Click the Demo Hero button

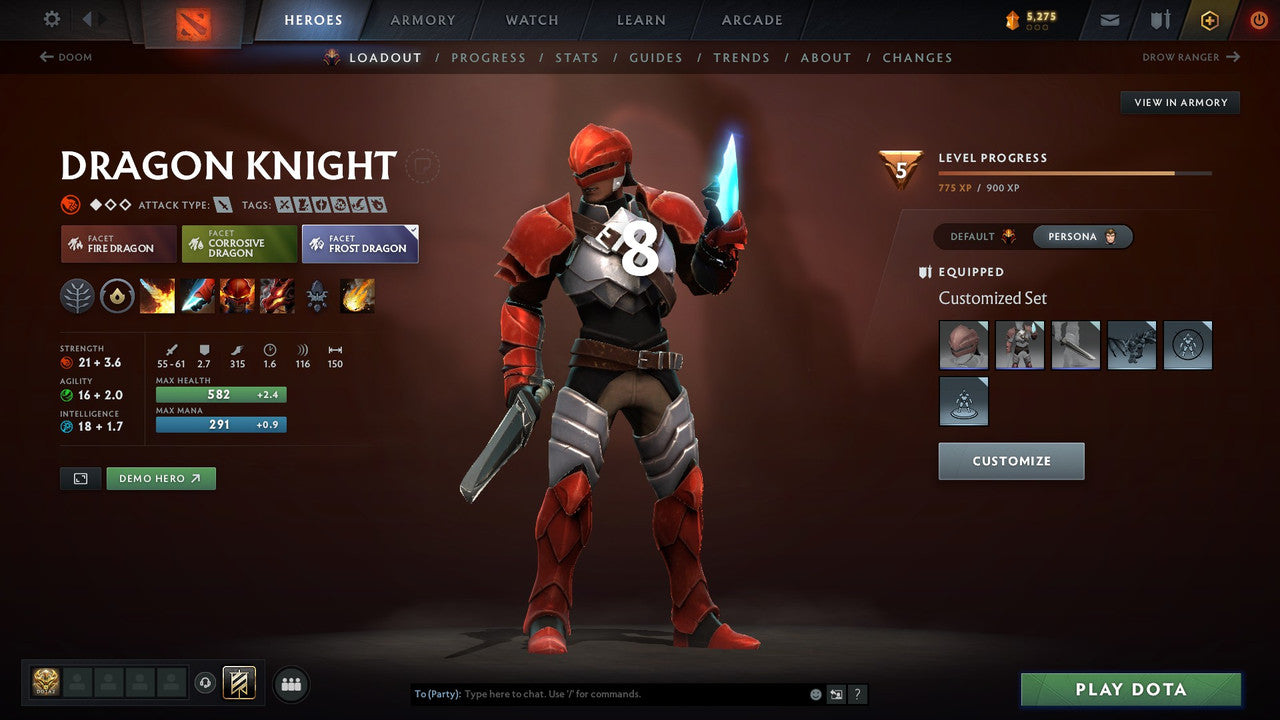(x=161, y=479)
